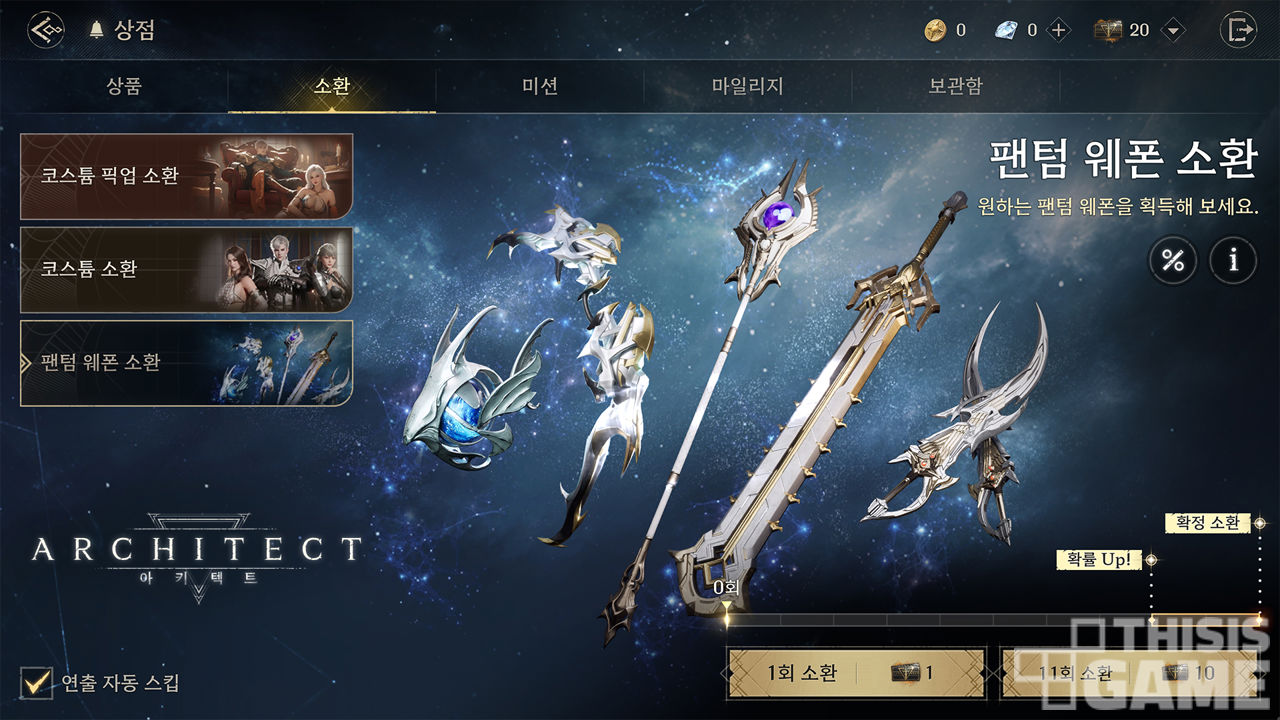This screenshot has width=1280, height=720.
Task: Exit the shop via the top-right door icon
Action: [x=1238, y=30]
